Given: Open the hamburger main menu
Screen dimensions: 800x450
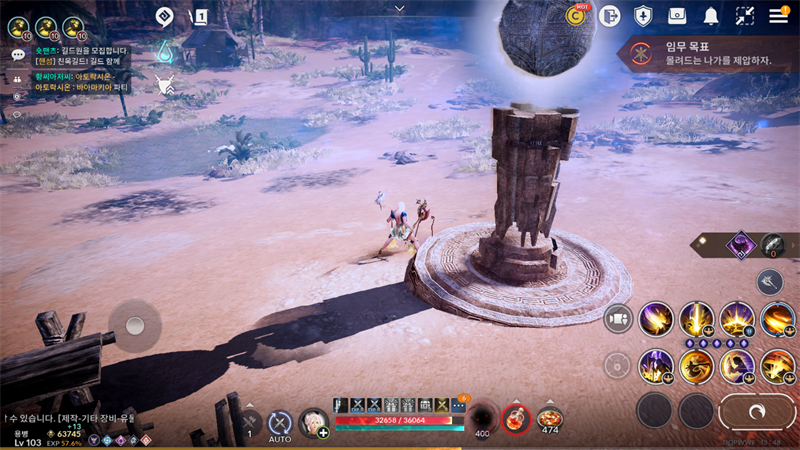Looking at the screenshot, I should tap(778, 15).
